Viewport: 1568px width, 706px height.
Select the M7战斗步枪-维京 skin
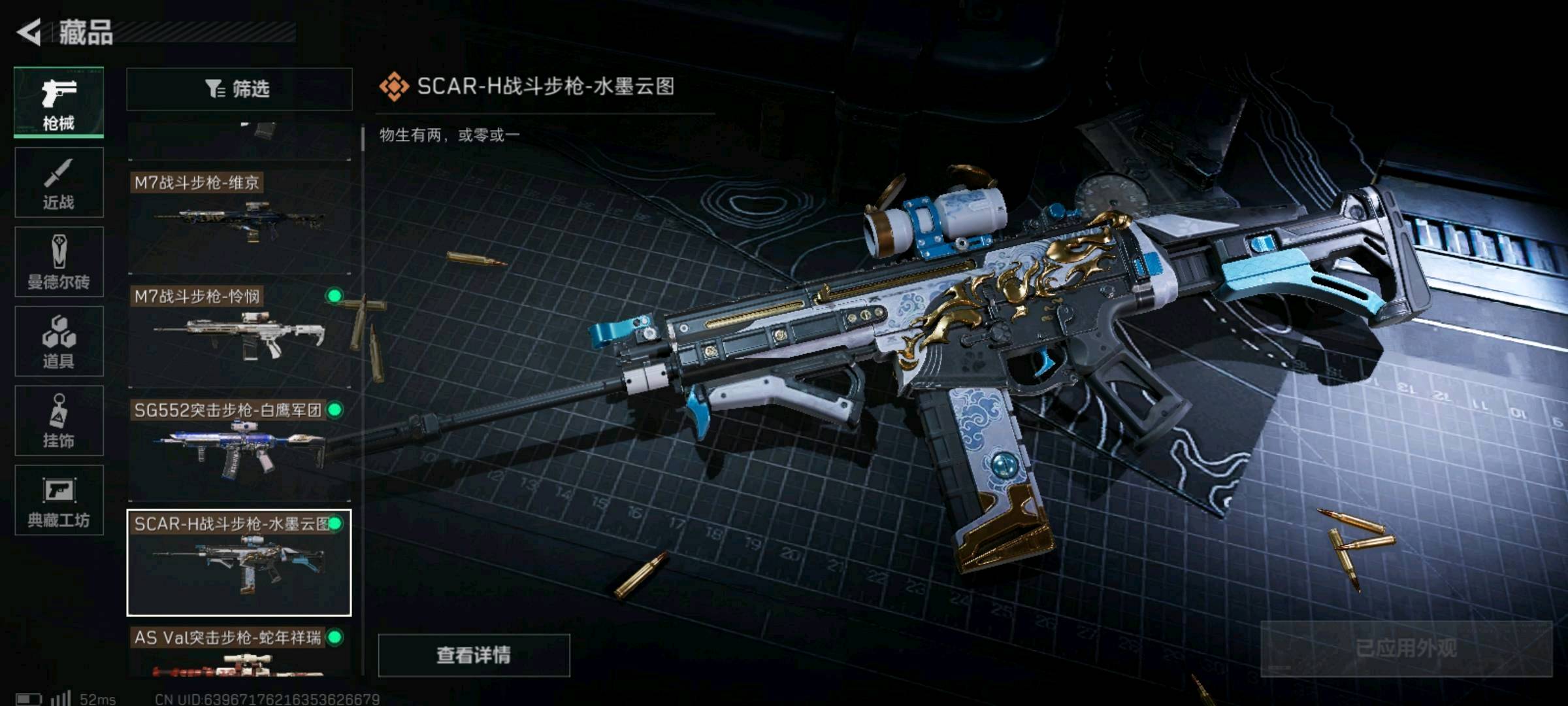(238, 221)
